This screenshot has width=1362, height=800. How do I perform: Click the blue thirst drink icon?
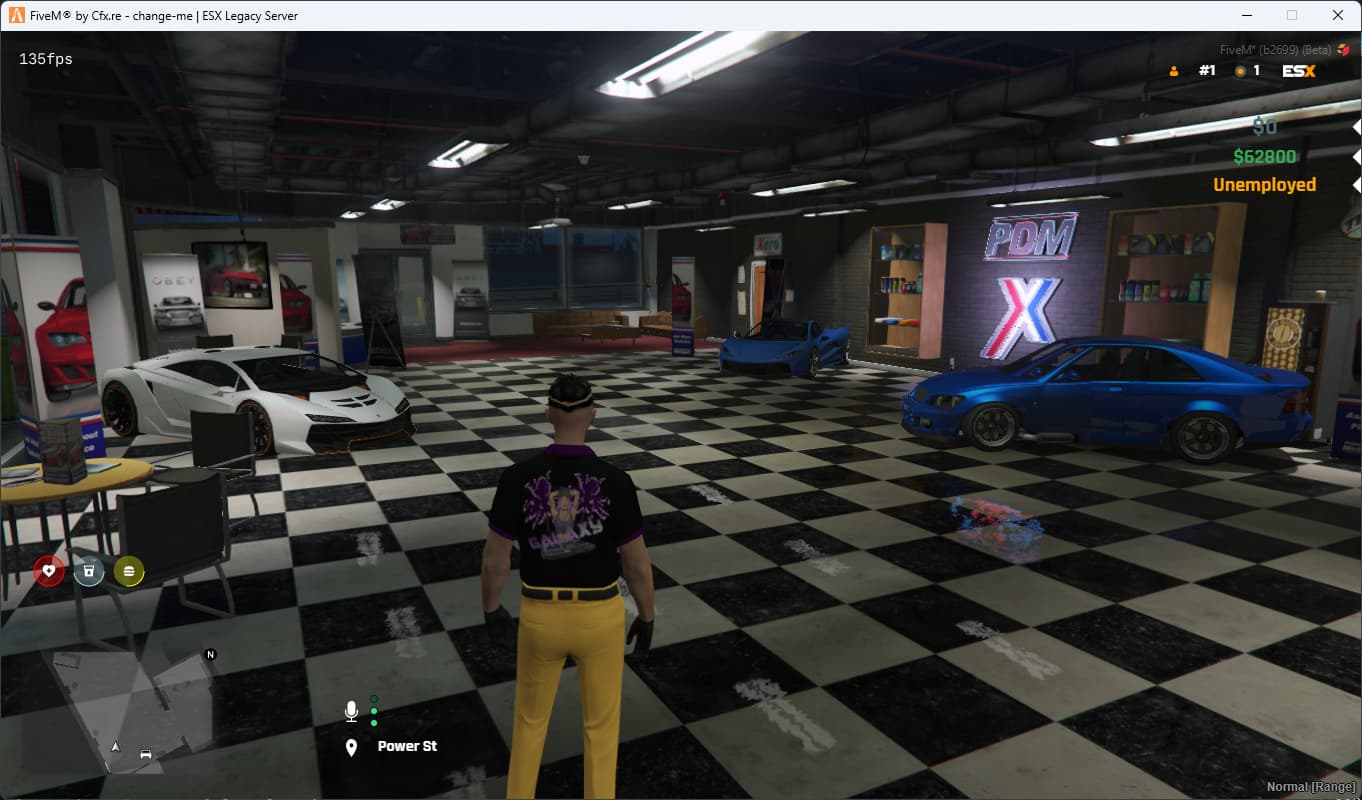pyautogui.click(x=88, y=570)
